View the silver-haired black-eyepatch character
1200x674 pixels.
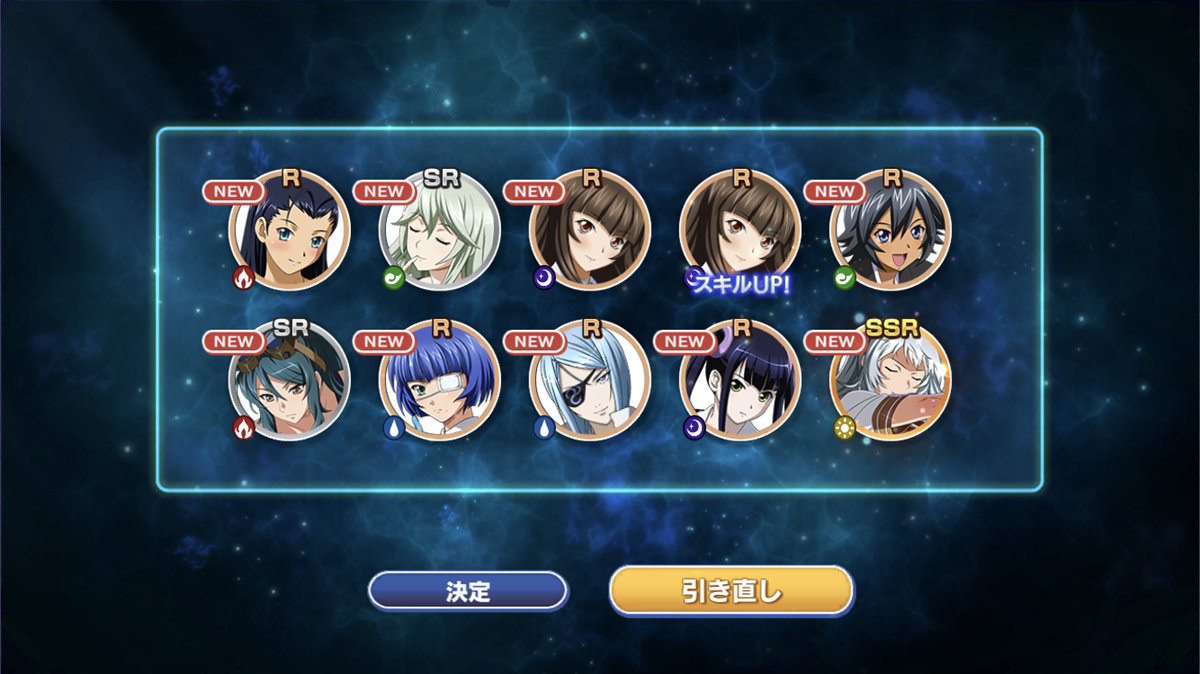(590, 381)
